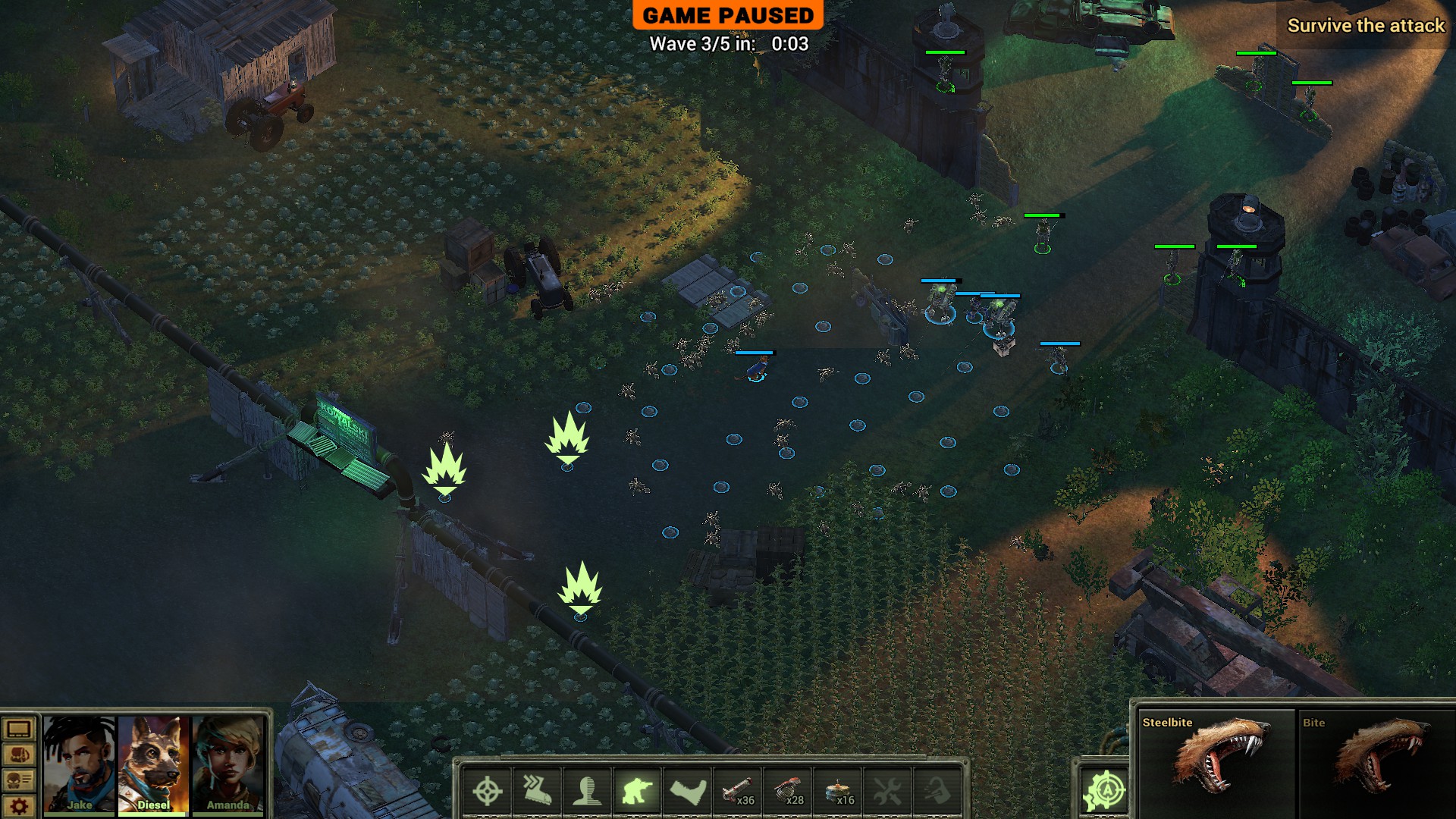This screenshot has height=819, width=1456.
Task: Choose the landmine item x16
Action: (x=838, y=792)
